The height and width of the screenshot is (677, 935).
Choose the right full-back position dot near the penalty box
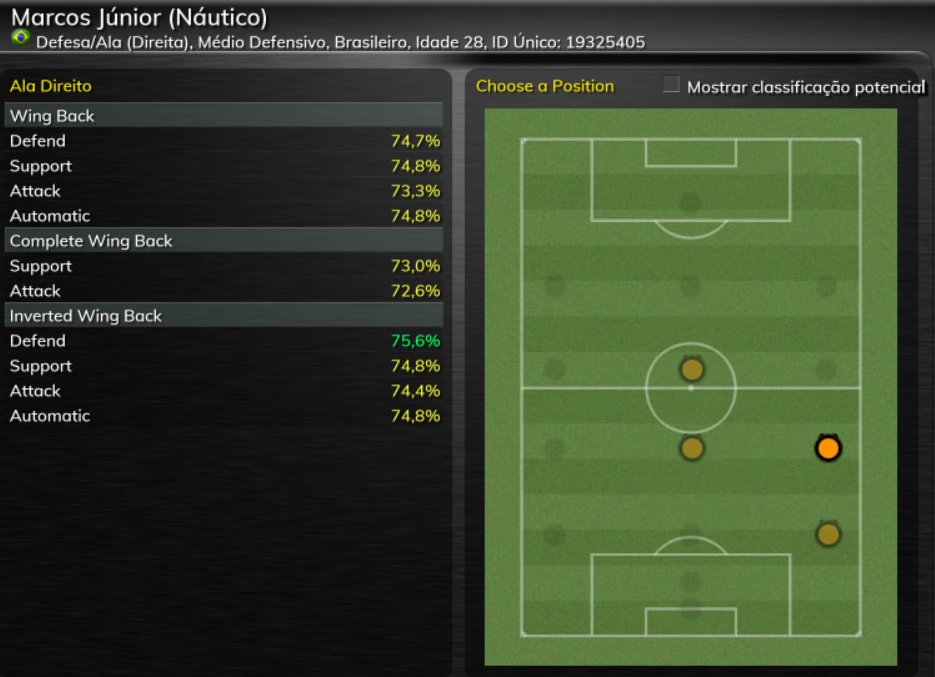pyautogui.click(x=827, y=534)
